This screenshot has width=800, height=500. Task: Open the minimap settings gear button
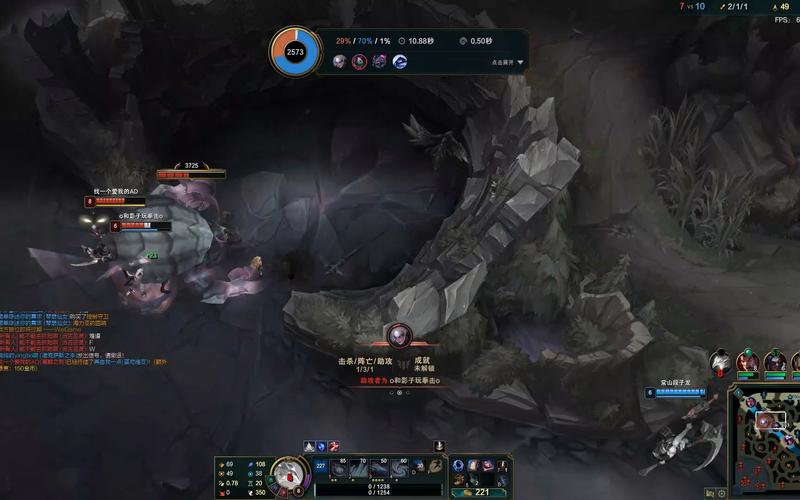(x=722, y=493)
